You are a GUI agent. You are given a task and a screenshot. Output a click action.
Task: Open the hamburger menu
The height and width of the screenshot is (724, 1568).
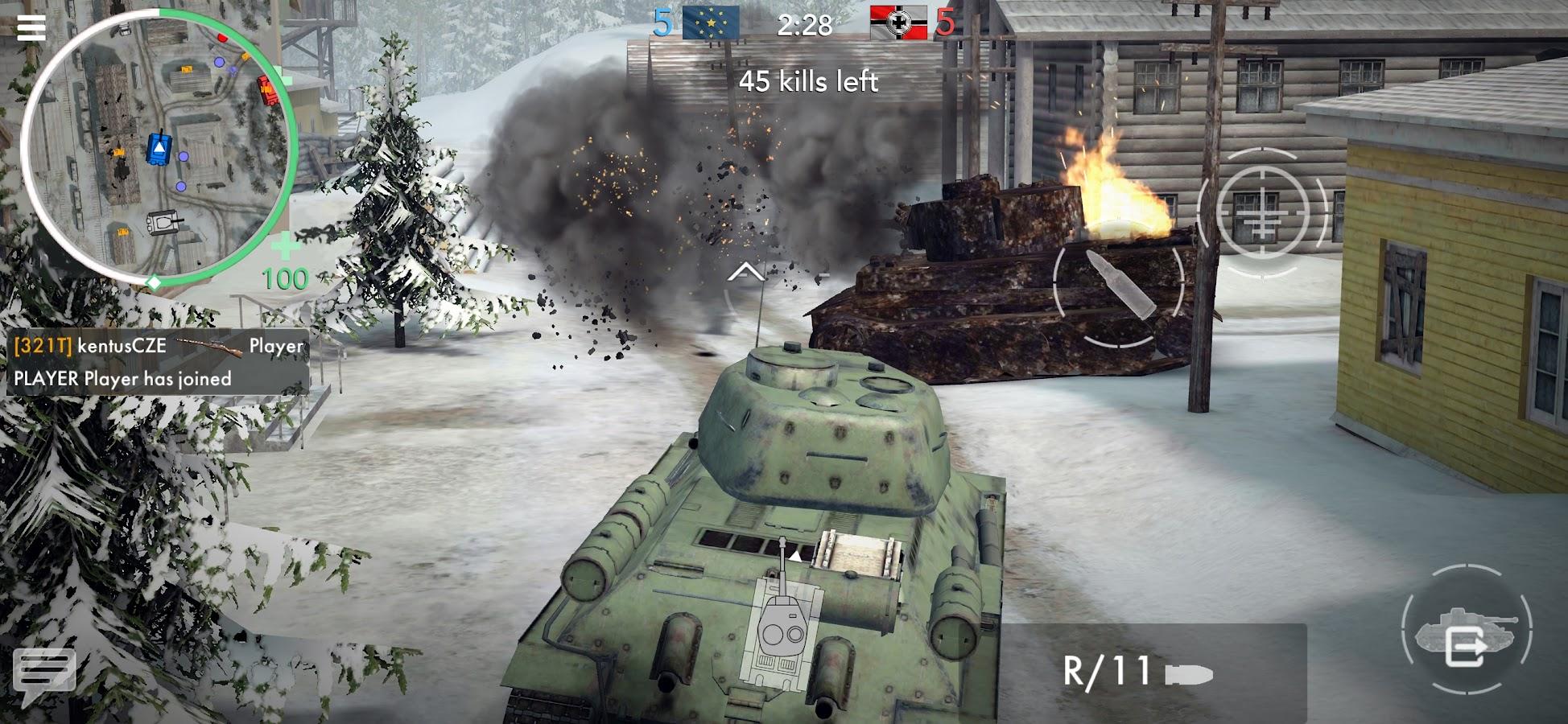point(31,27)
